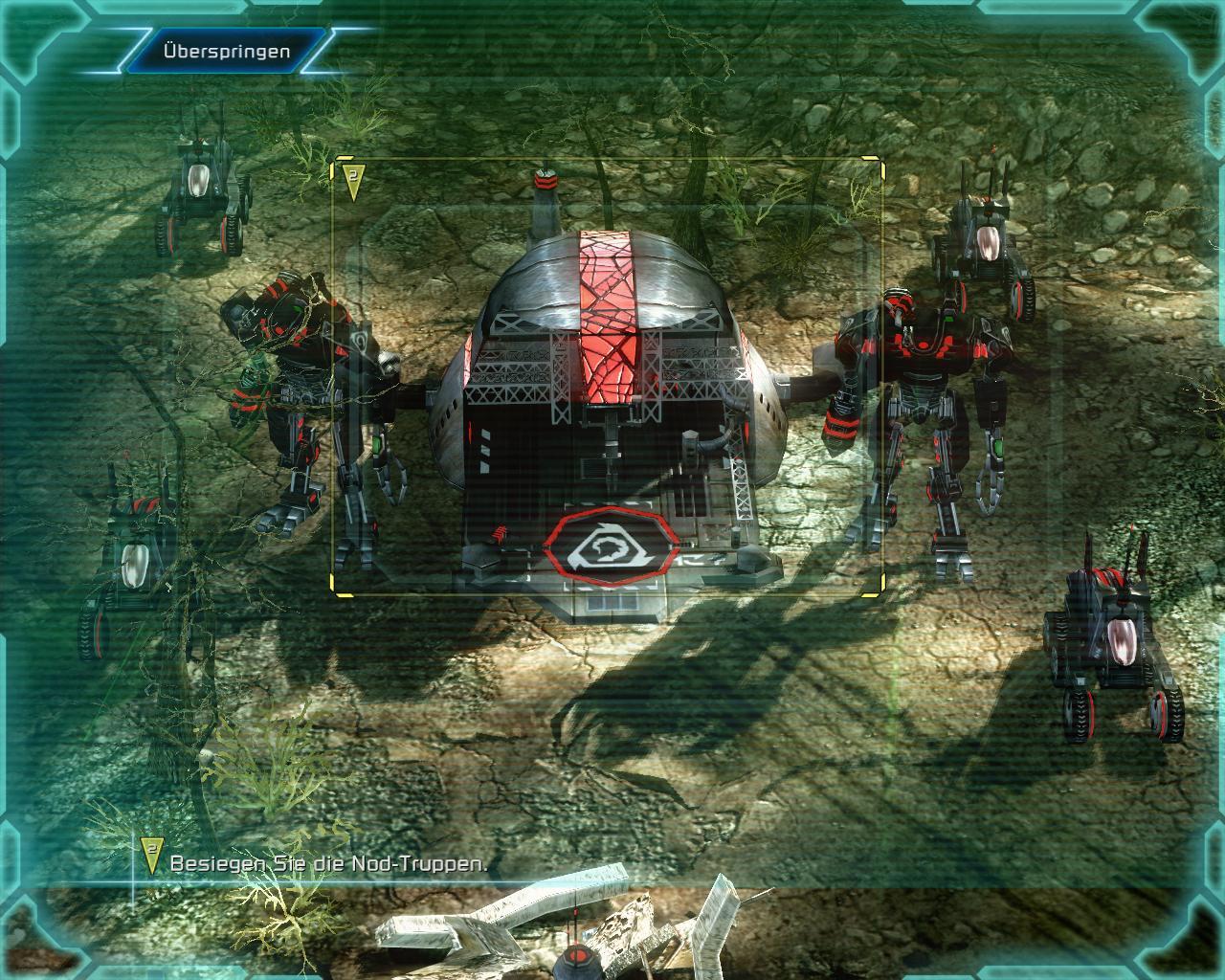Skip the cutscene with the Überspringen button

click(x=226, y=51)
